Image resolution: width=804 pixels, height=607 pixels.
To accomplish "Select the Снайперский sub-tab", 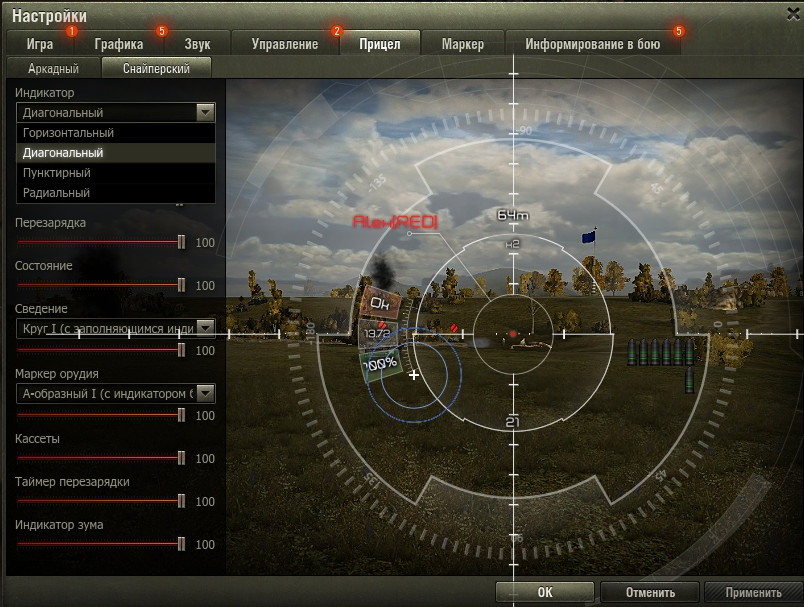I will [157, 69].
